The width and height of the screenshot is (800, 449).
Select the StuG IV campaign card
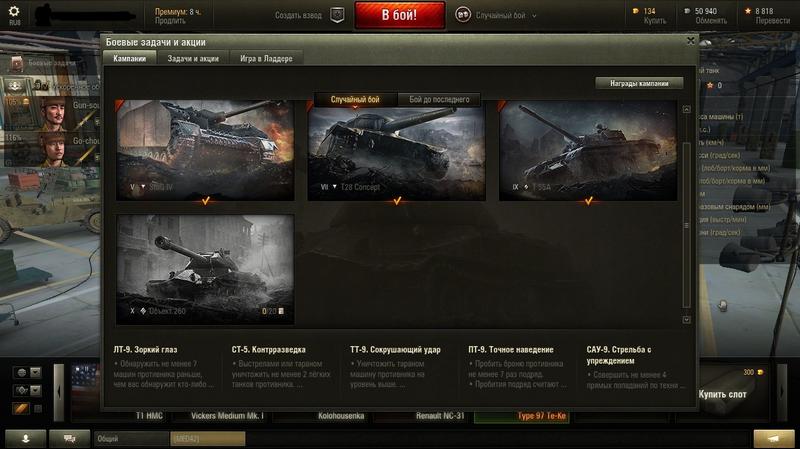(x=205, y=148)
